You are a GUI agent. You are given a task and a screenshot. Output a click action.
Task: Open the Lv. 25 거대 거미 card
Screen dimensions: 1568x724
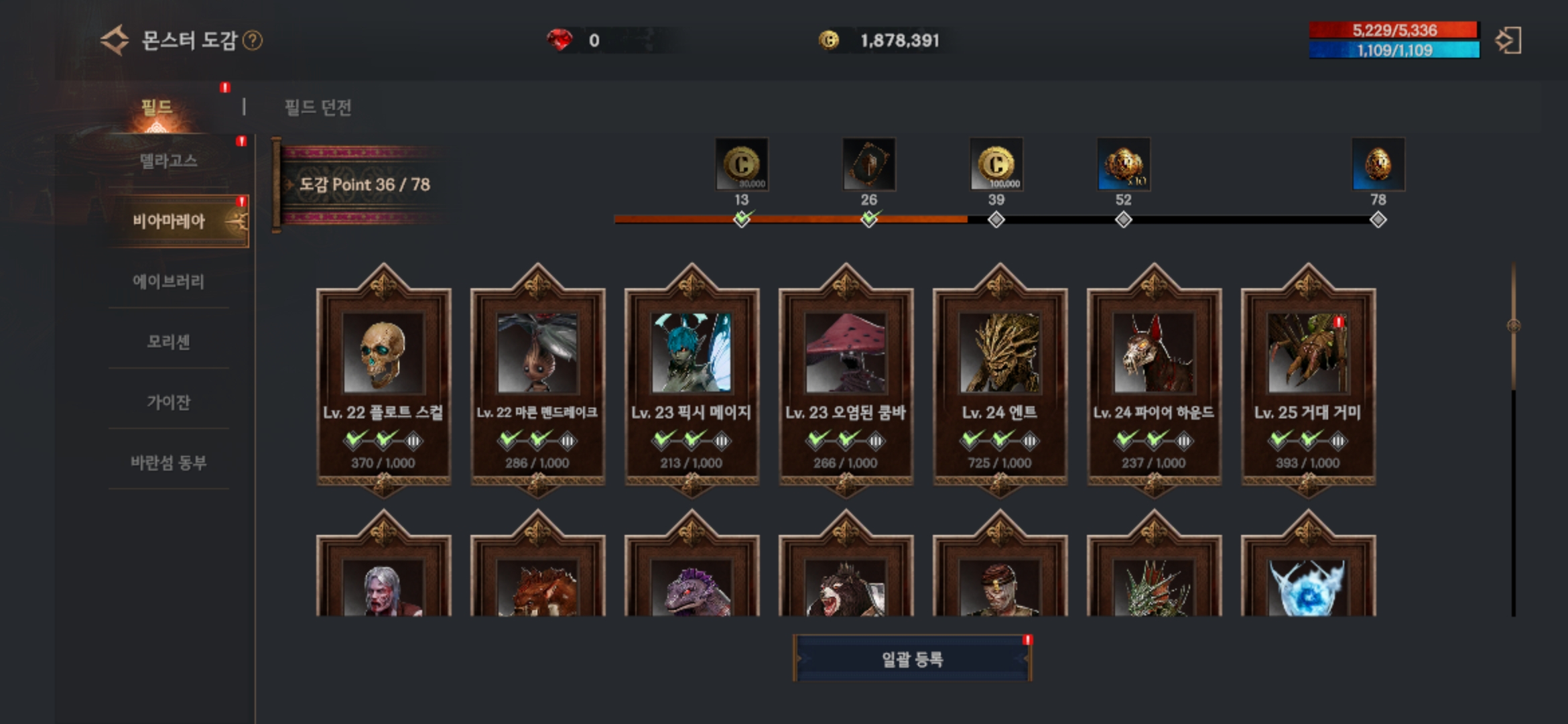pyautogui.click(x=1308, y=382)
